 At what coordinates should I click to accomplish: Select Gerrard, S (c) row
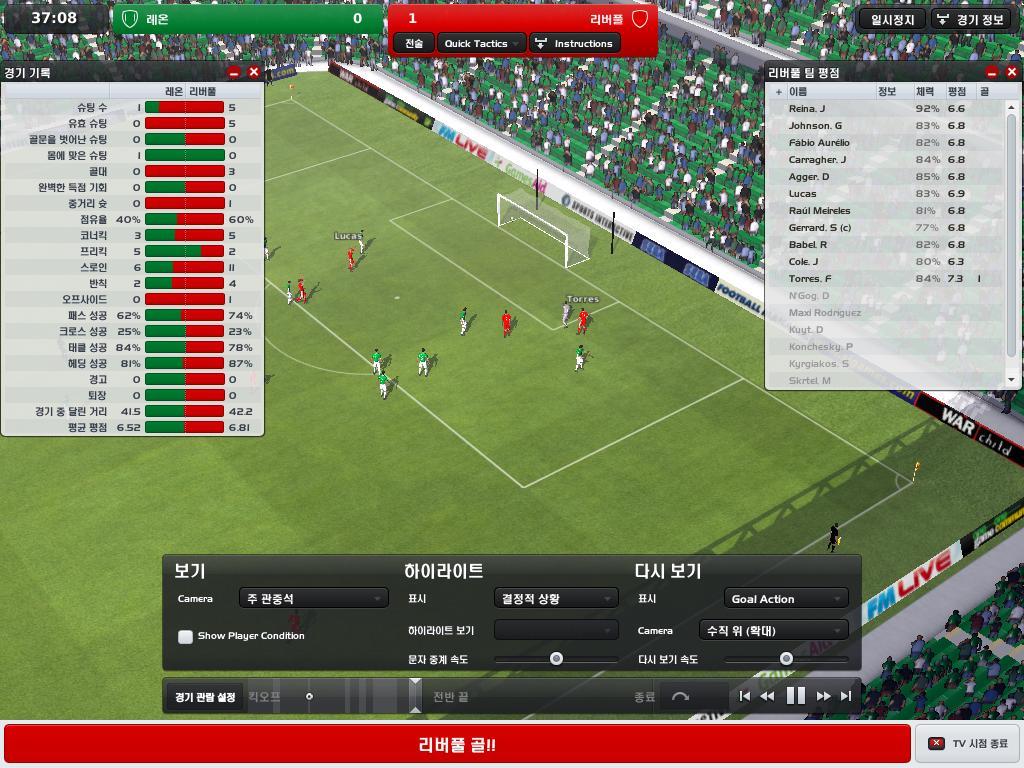click(819, 228)
